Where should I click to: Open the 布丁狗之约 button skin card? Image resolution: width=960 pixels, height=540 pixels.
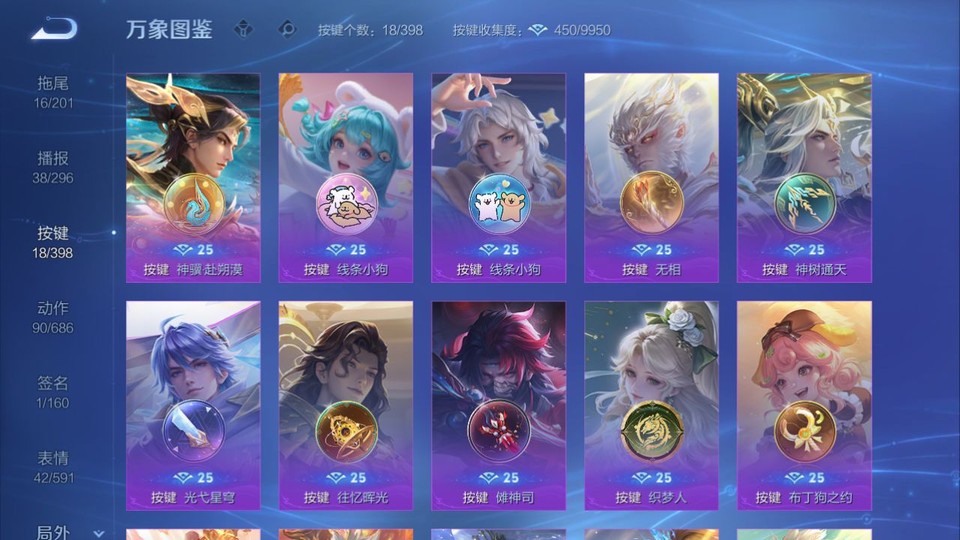804,405
